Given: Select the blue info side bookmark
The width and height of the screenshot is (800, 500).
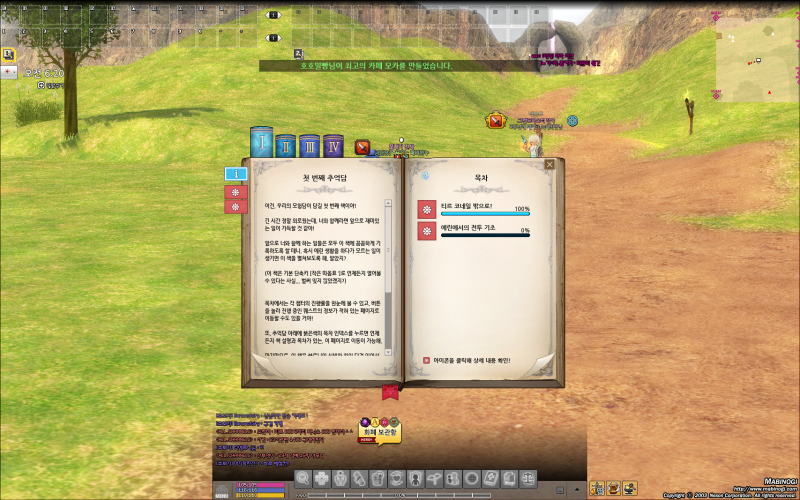Looking at the screenshot, I should (x=234, y=174).
